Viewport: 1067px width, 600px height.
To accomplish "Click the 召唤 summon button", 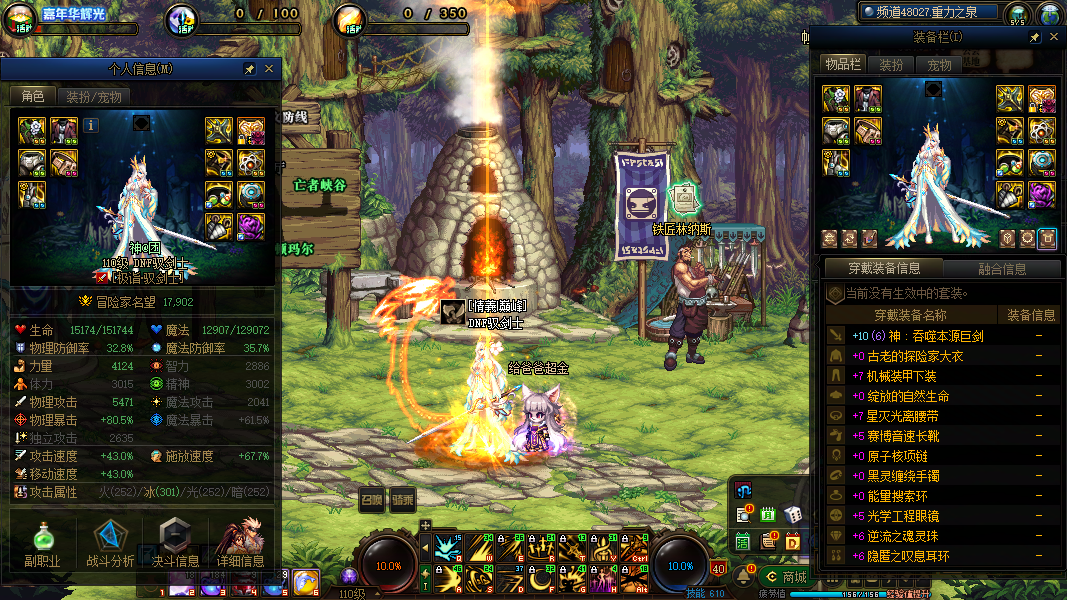I will coord(371,500).
